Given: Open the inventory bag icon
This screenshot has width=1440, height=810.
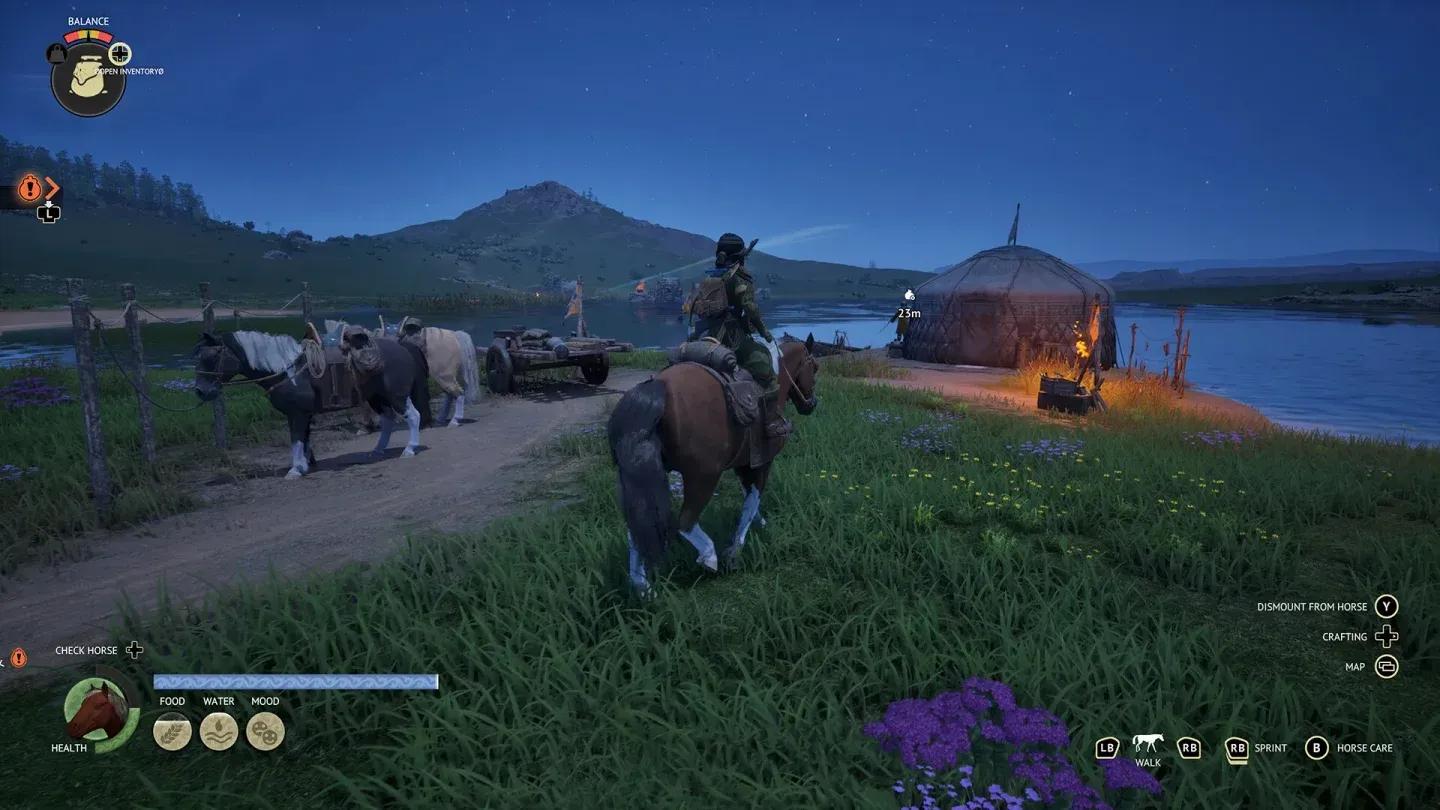Looking at the screenshot, I should click(88, 80).
